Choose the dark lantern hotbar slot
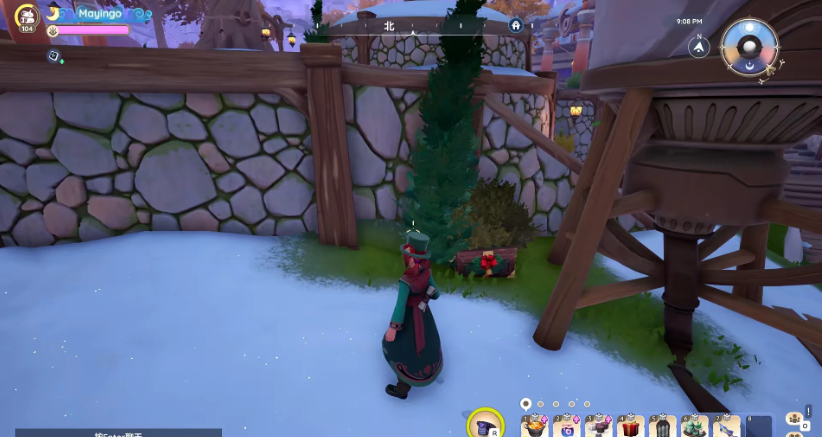Viewport: 822px width, 437px height. 661,427
